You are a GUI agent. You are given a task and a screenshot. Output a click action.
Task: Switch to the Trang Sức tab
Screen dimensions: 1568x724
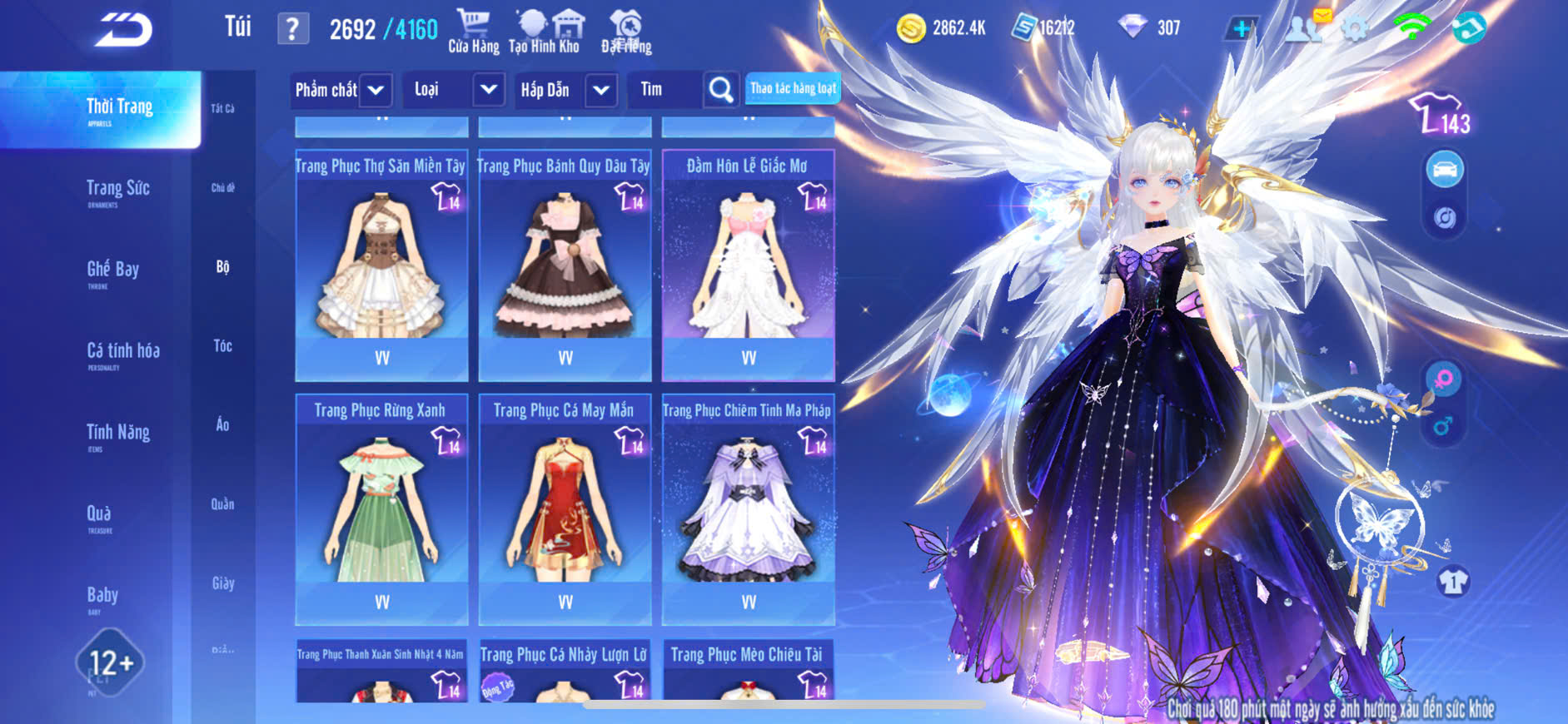(x=117, y=190)
